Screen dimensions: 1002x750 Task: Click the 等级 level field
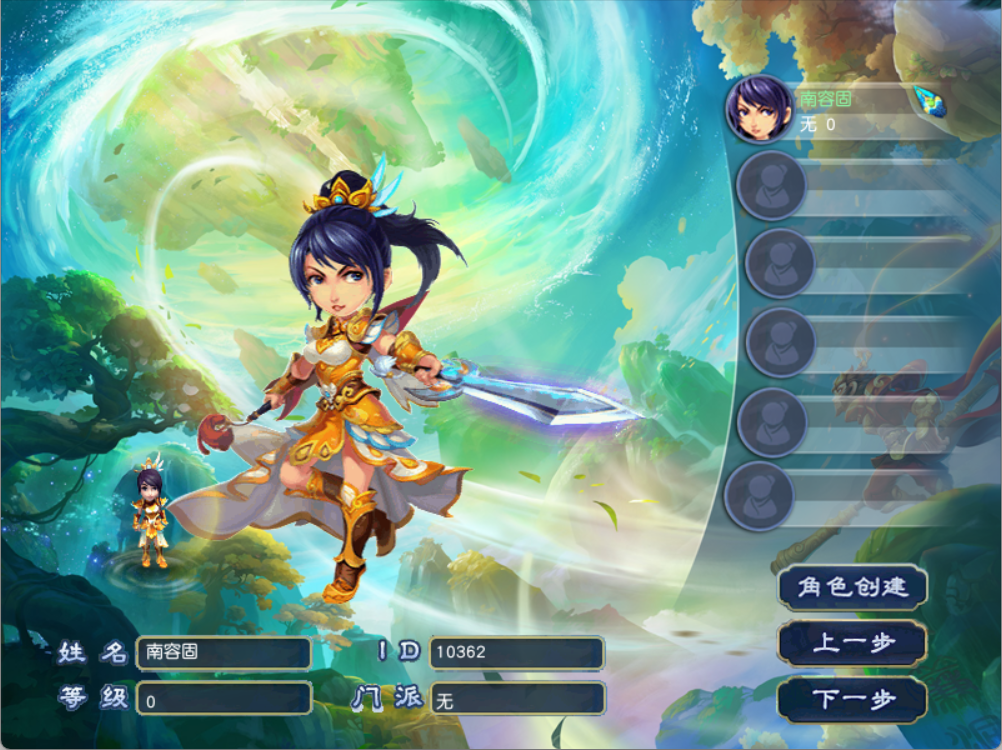pos(223,699)
